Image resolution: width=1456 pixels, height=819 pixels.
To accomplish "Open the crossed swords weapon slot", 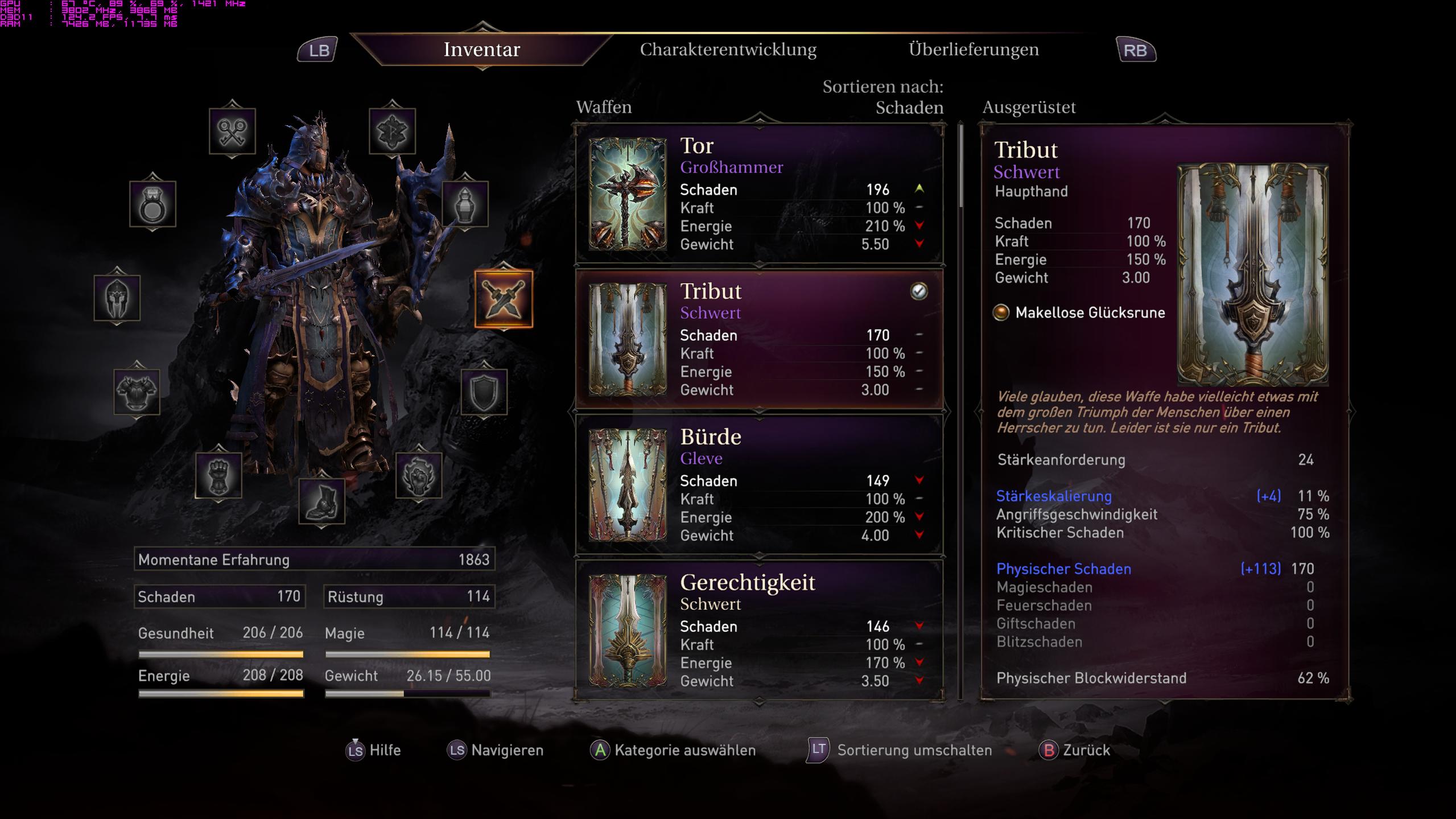I will [504, 299].
